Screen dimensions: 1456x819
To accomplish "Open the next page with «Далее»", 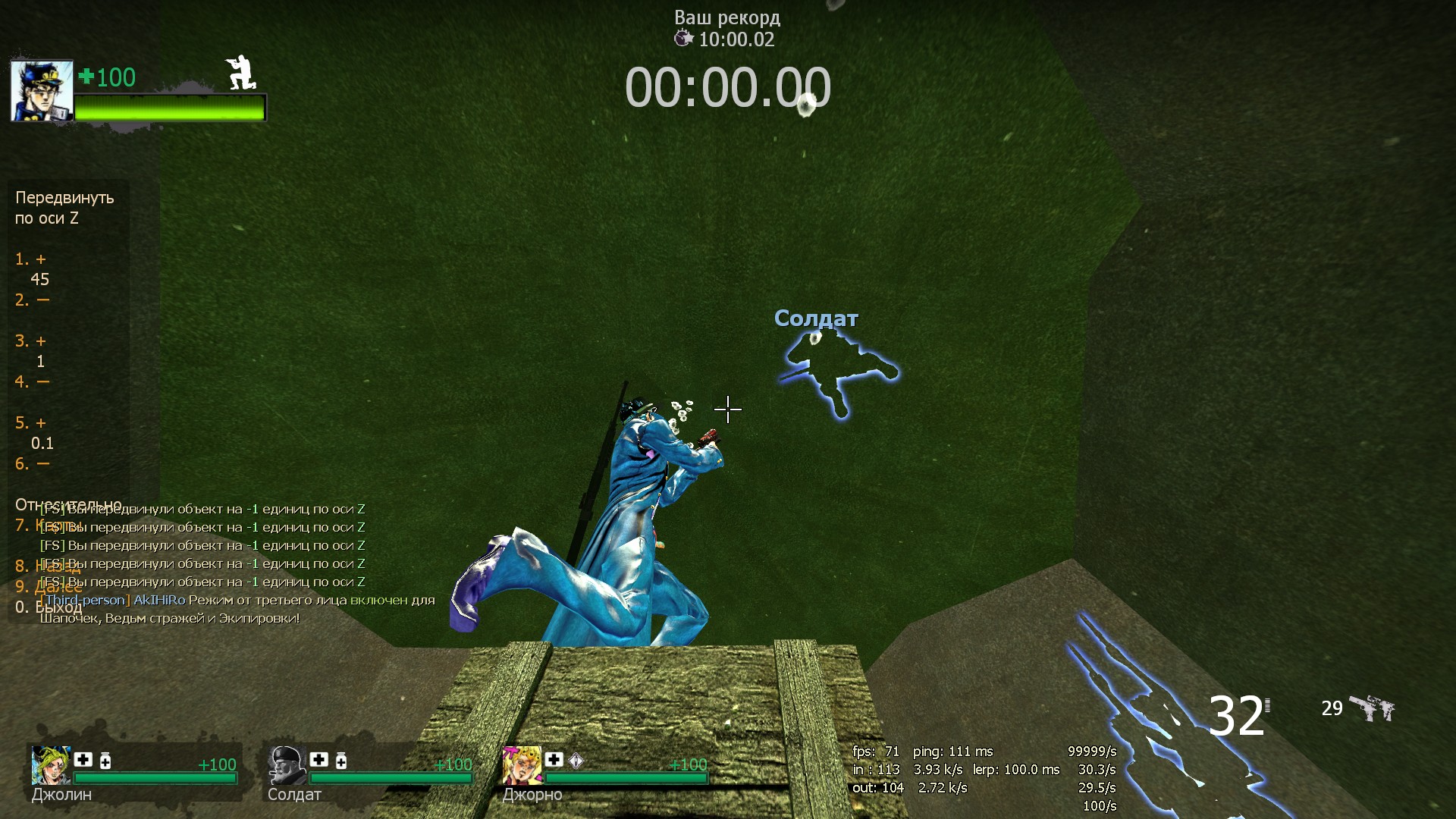I will (49, 587).
